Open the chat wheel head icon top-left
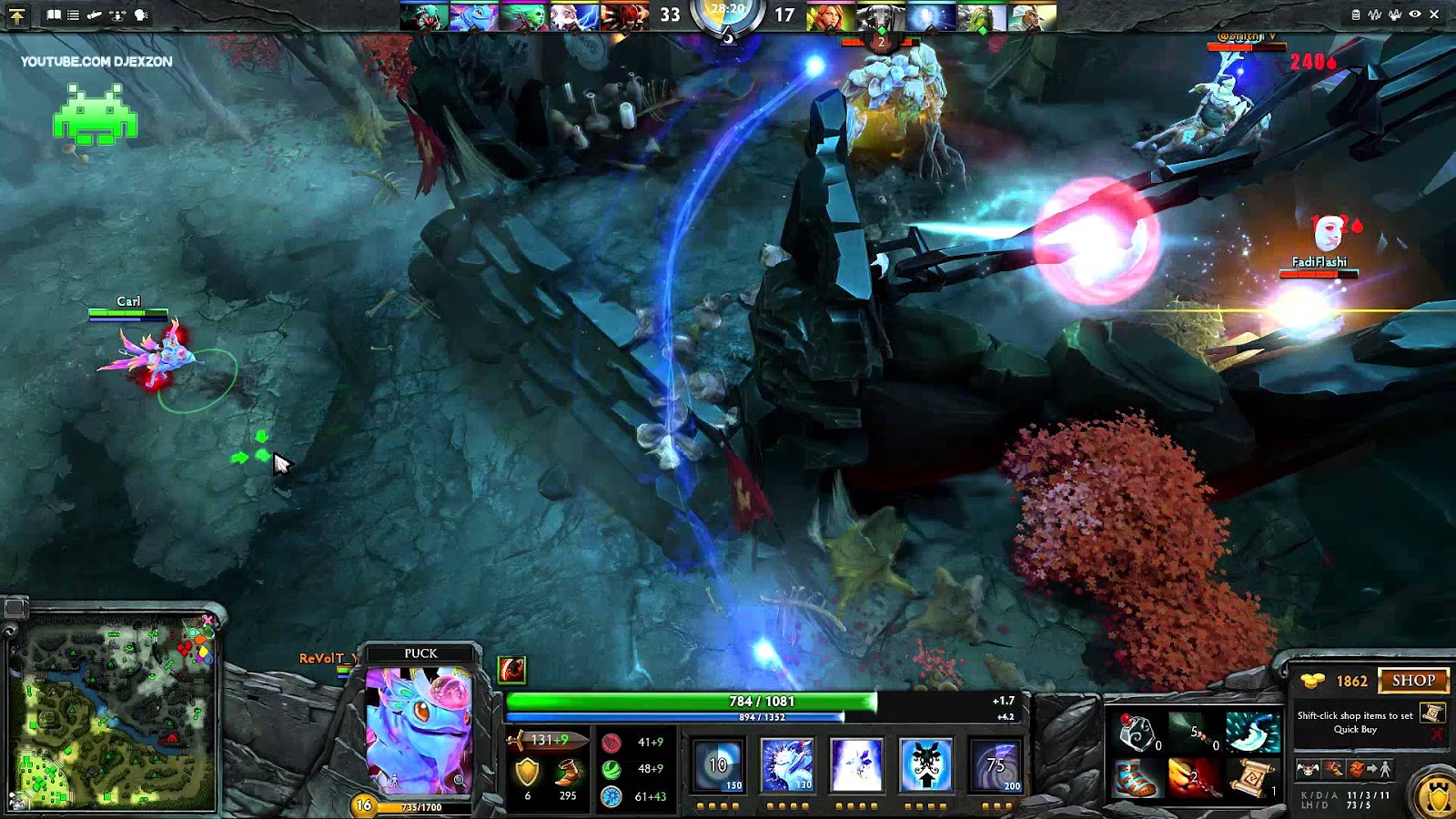 point(140,15)
